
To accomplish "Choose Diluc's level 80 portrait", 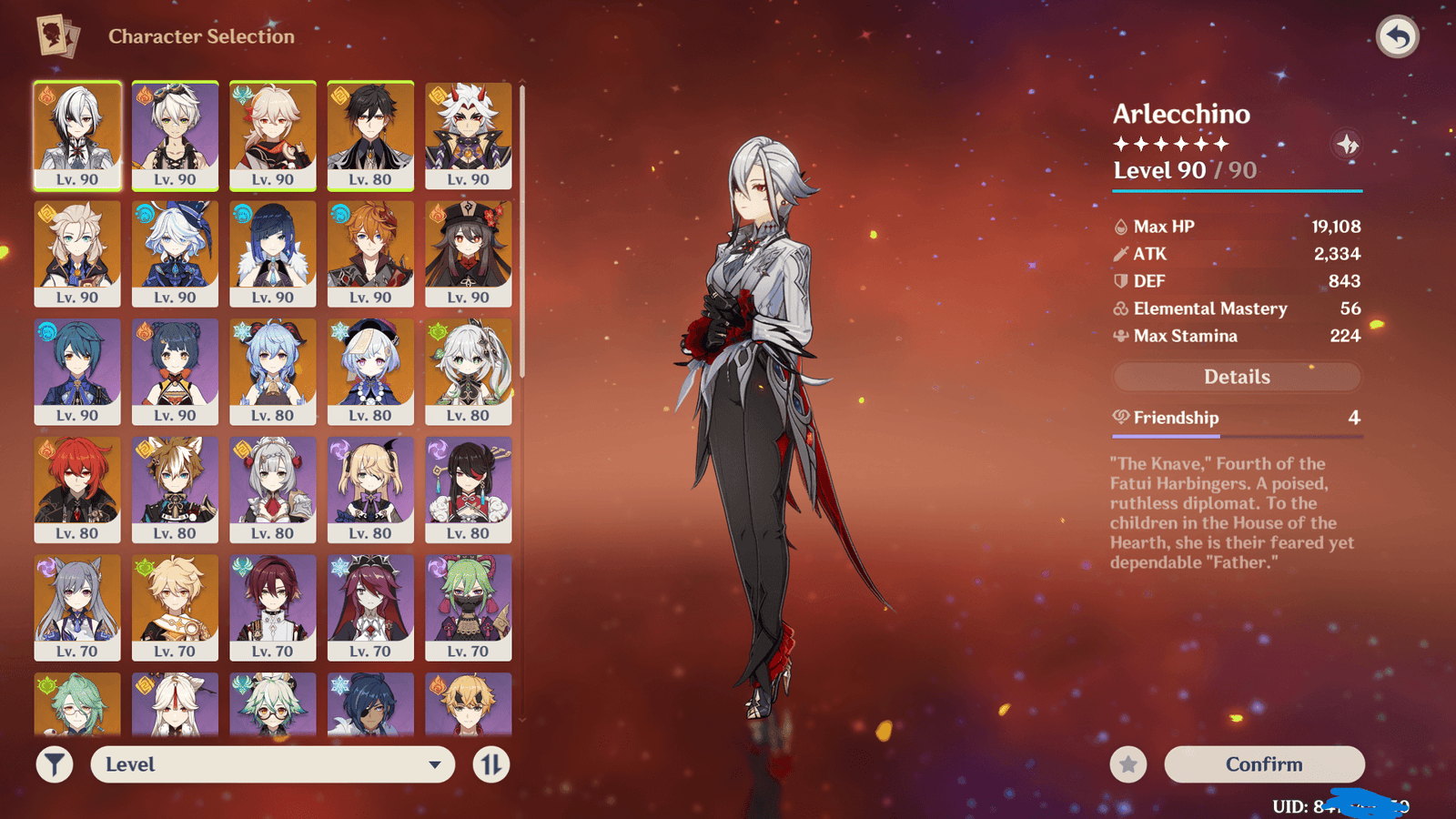I will [x=77, y=490].
